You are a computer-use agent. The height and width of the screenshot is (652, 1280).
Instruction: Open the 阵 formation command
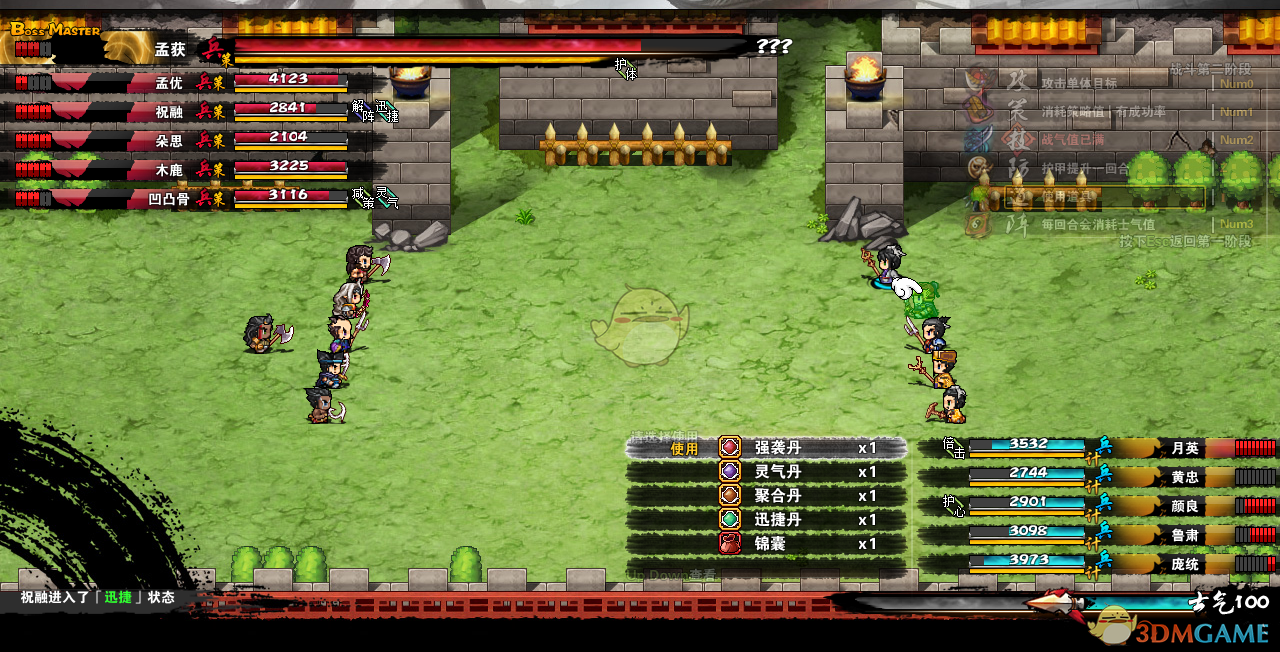(x=1019, y=224)
